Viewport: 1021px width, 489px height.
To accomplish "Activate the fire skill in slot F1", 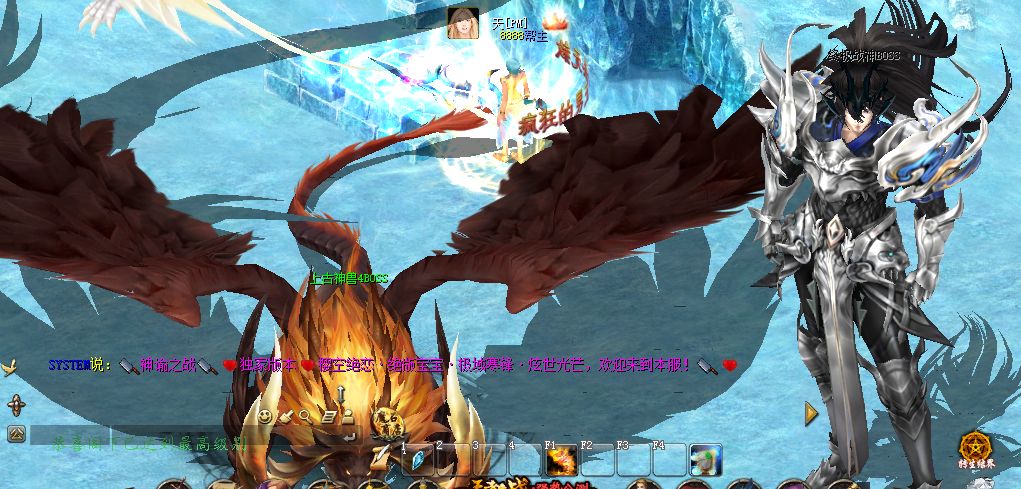I will 561,461.
